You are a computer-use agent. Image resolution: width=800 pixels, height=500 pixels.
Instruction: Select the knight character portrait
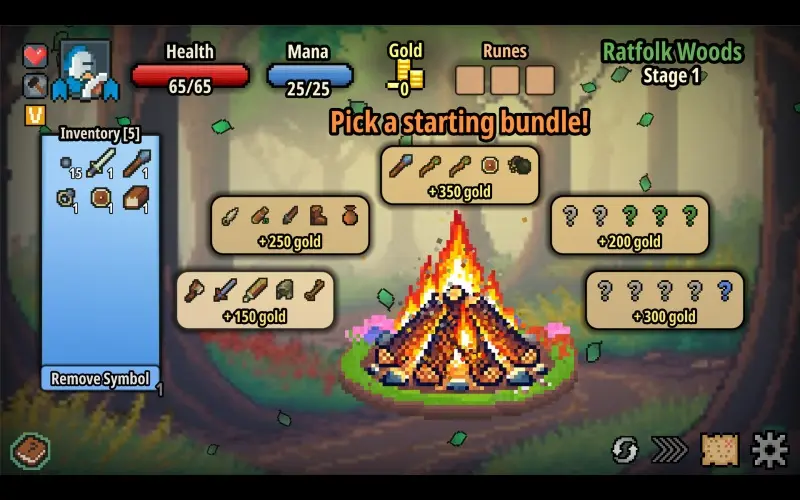coord(85,71)
